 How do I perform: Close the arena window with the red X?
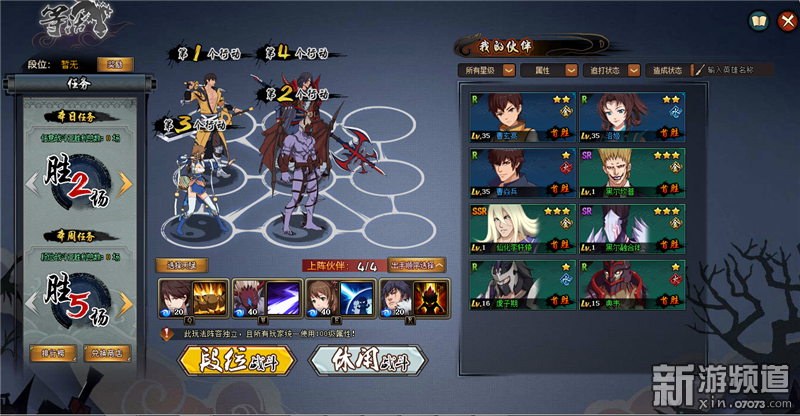(x=784, y=19)
